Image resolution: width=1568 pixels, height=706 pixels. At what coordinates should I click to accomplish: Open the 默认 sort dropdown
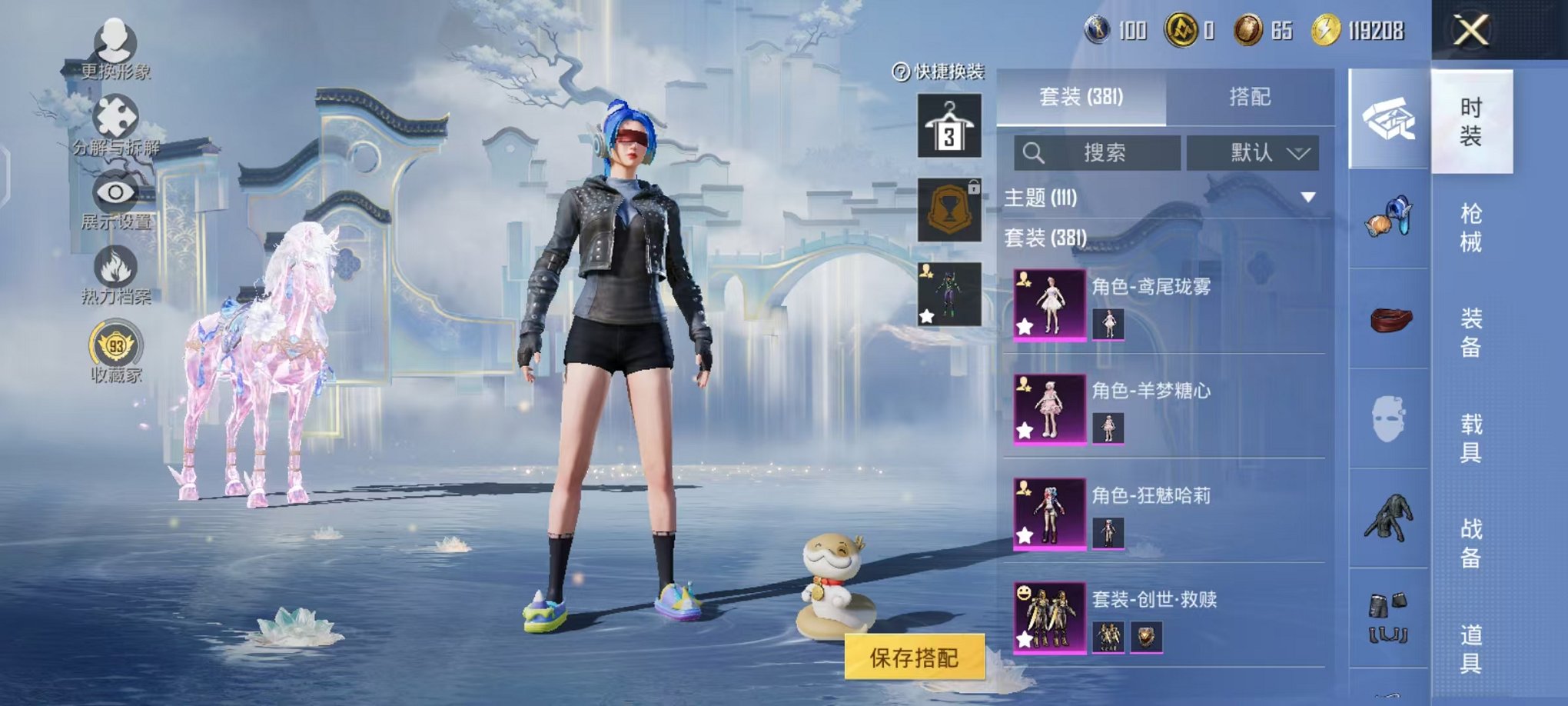pos(1252,153)
